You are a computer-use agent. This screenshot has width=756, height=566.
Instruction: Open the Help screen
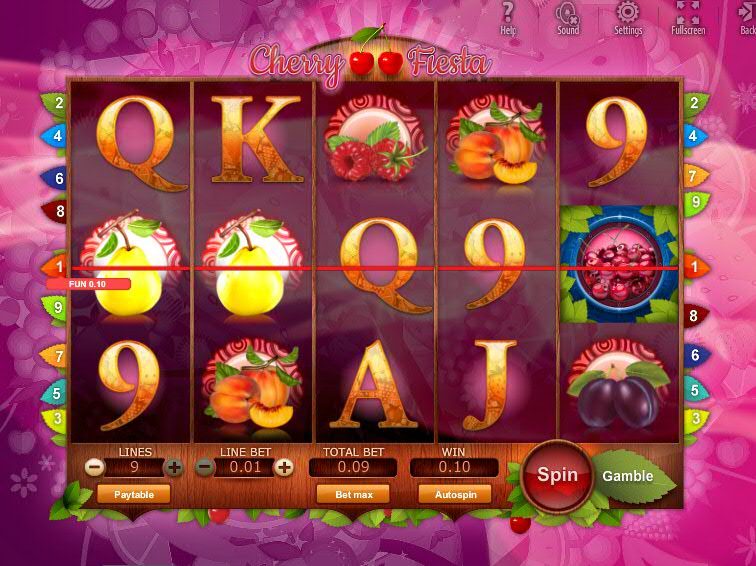click(508, 16)
